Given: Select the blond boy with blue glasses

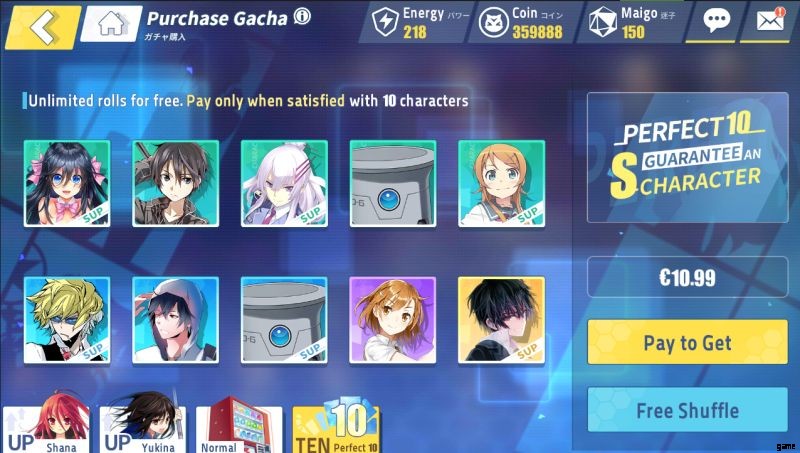Looking at the screenshot, I should coord(67,319).
